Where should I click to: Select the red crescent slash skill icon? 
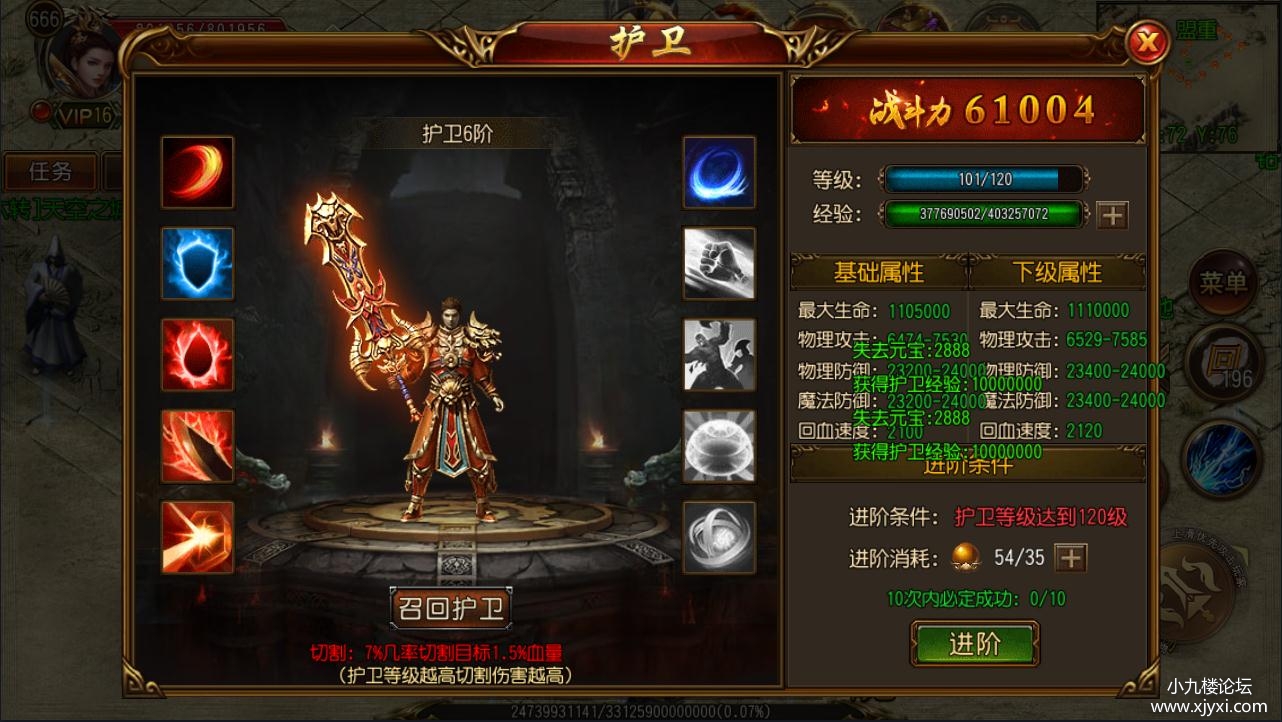[x=197, y=172]
